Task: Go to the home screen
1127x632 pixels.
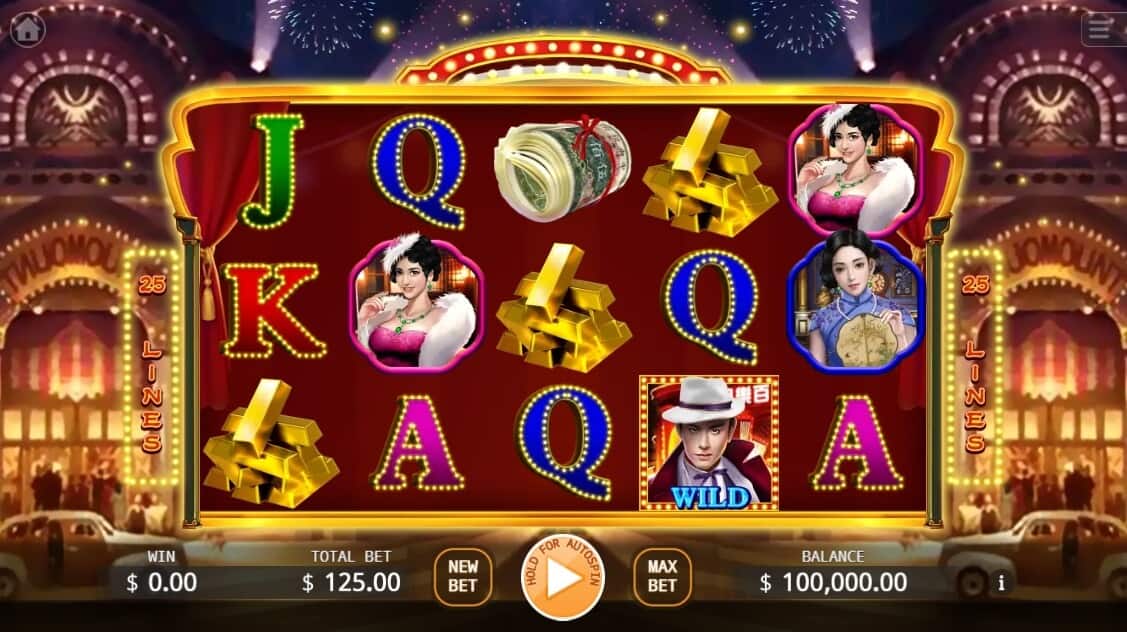Action: tap(27, 29)
